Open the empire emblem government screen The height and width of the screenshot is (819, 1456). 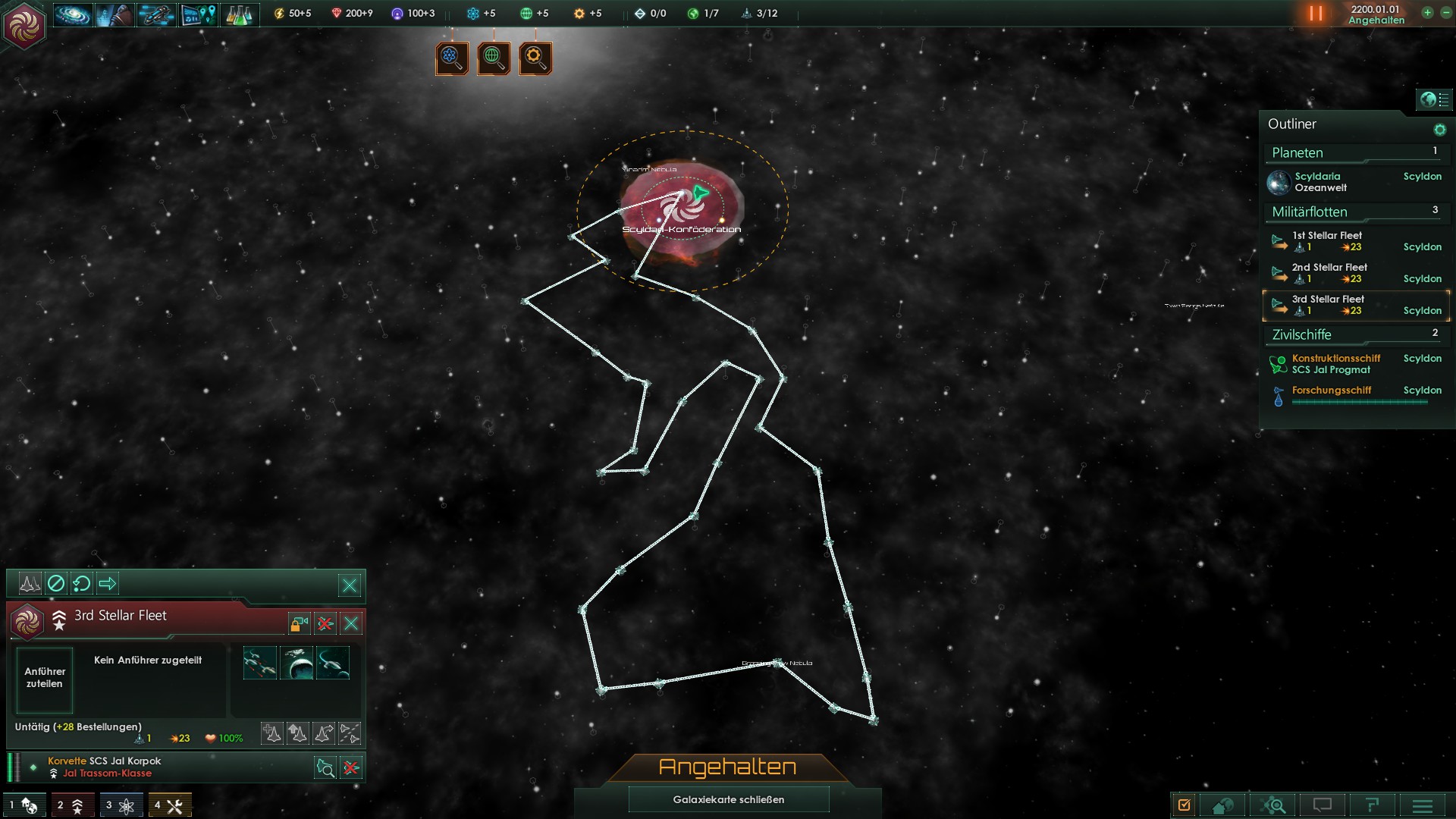(25, 26)
